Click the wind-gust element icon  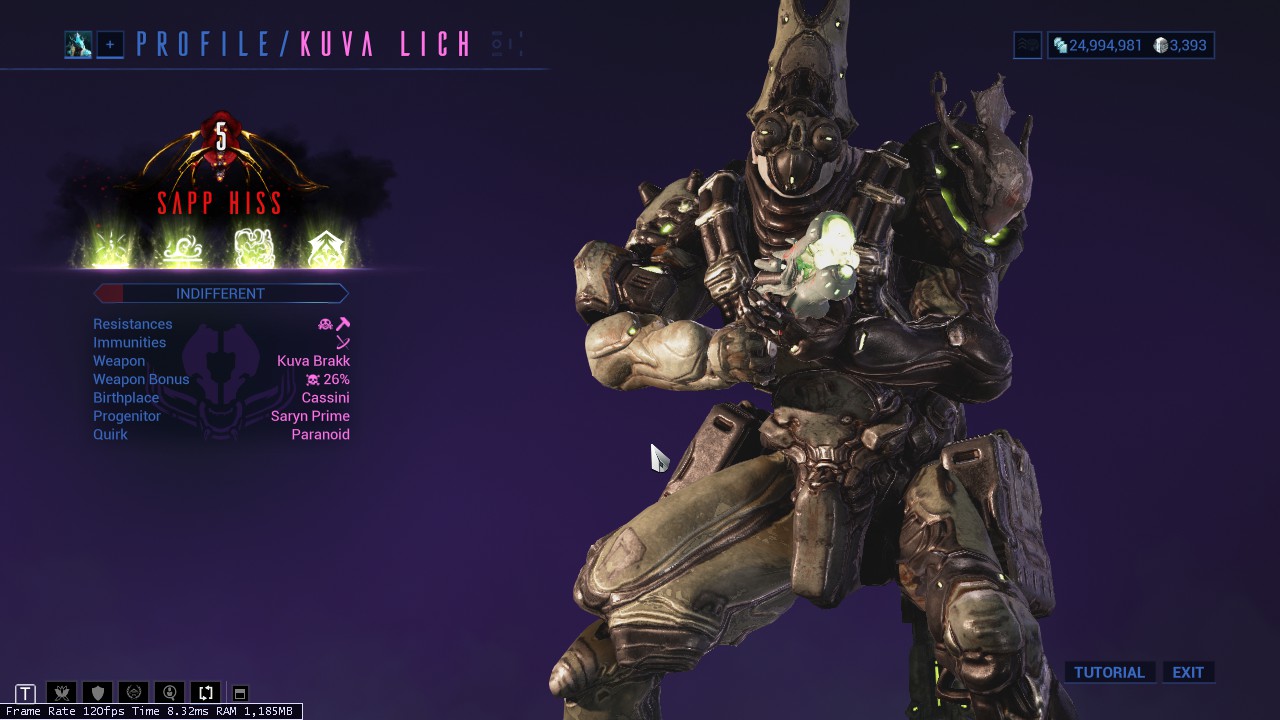click(x=182, y=245)
